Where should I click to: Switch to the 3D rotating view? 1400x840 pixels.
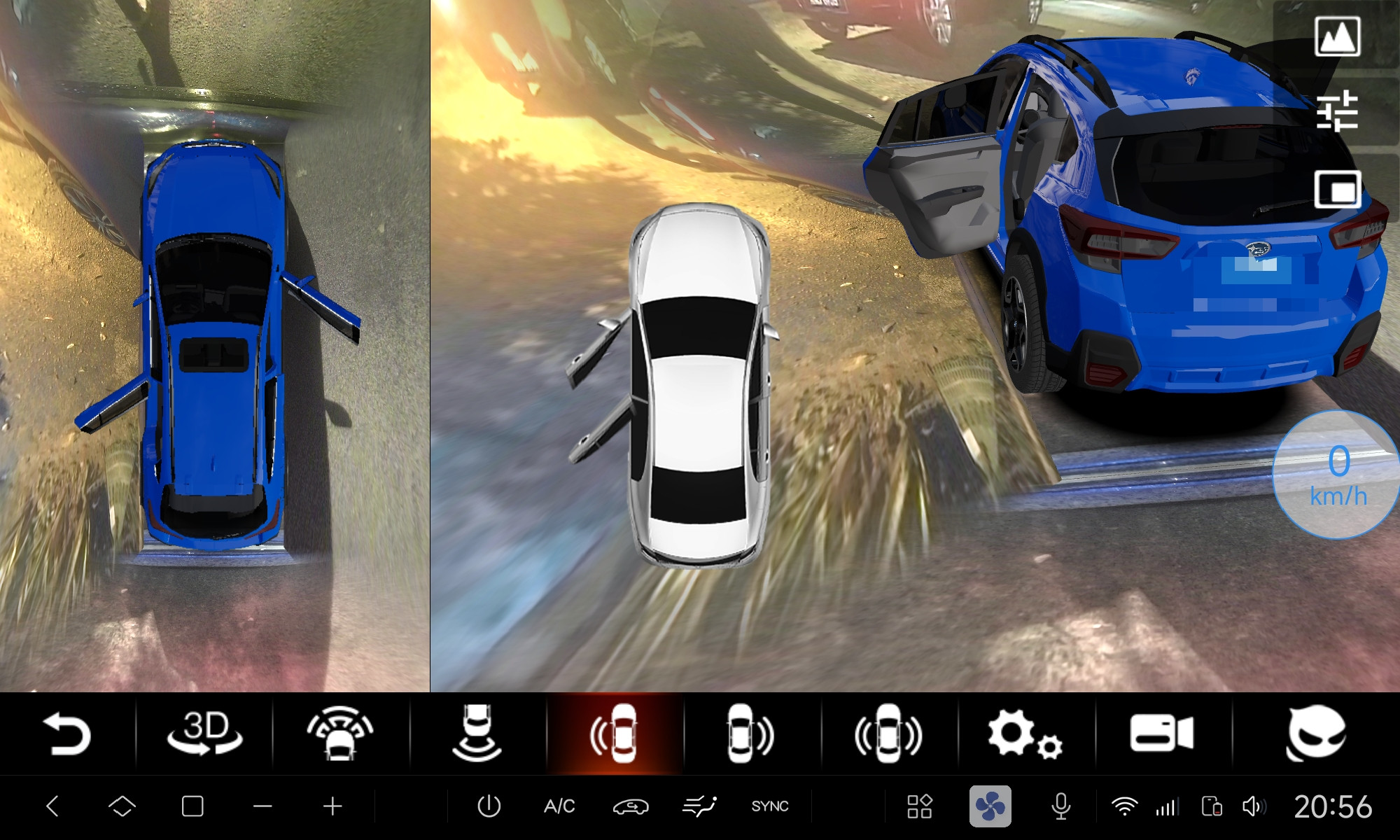tap(204, 734)
